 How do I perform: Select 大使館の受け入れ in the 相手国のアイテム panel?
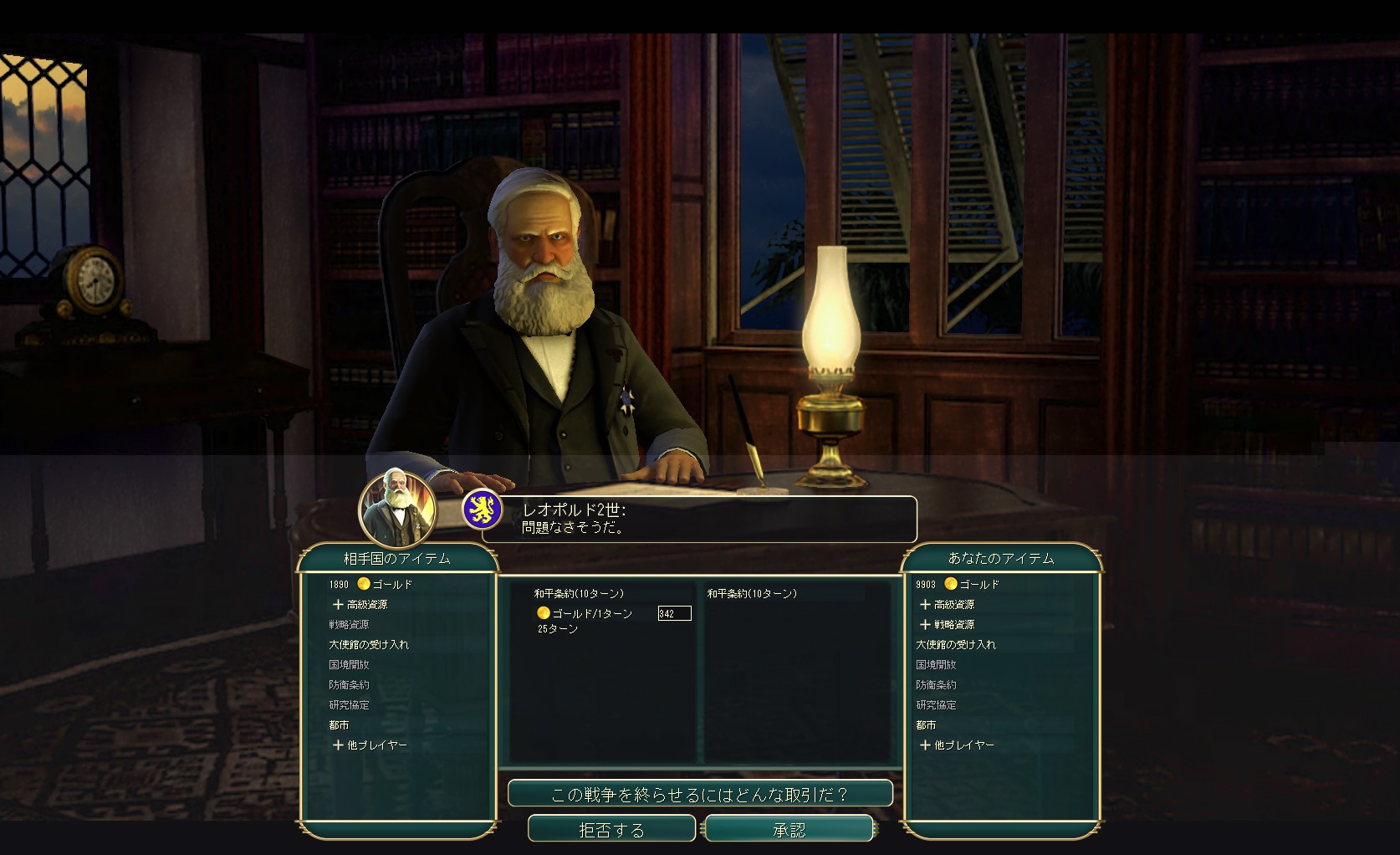(369, 644)
